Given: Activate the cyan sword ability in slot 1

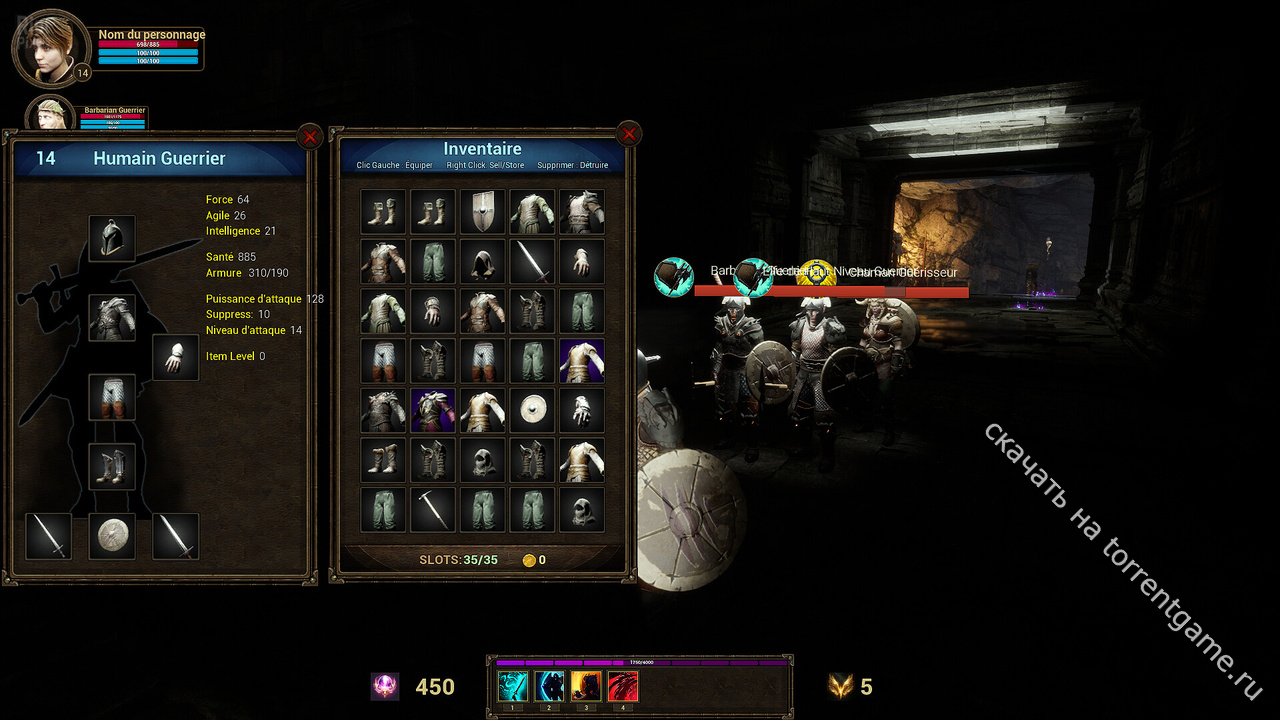Looking at the screenshot, I should coord(513,686).
